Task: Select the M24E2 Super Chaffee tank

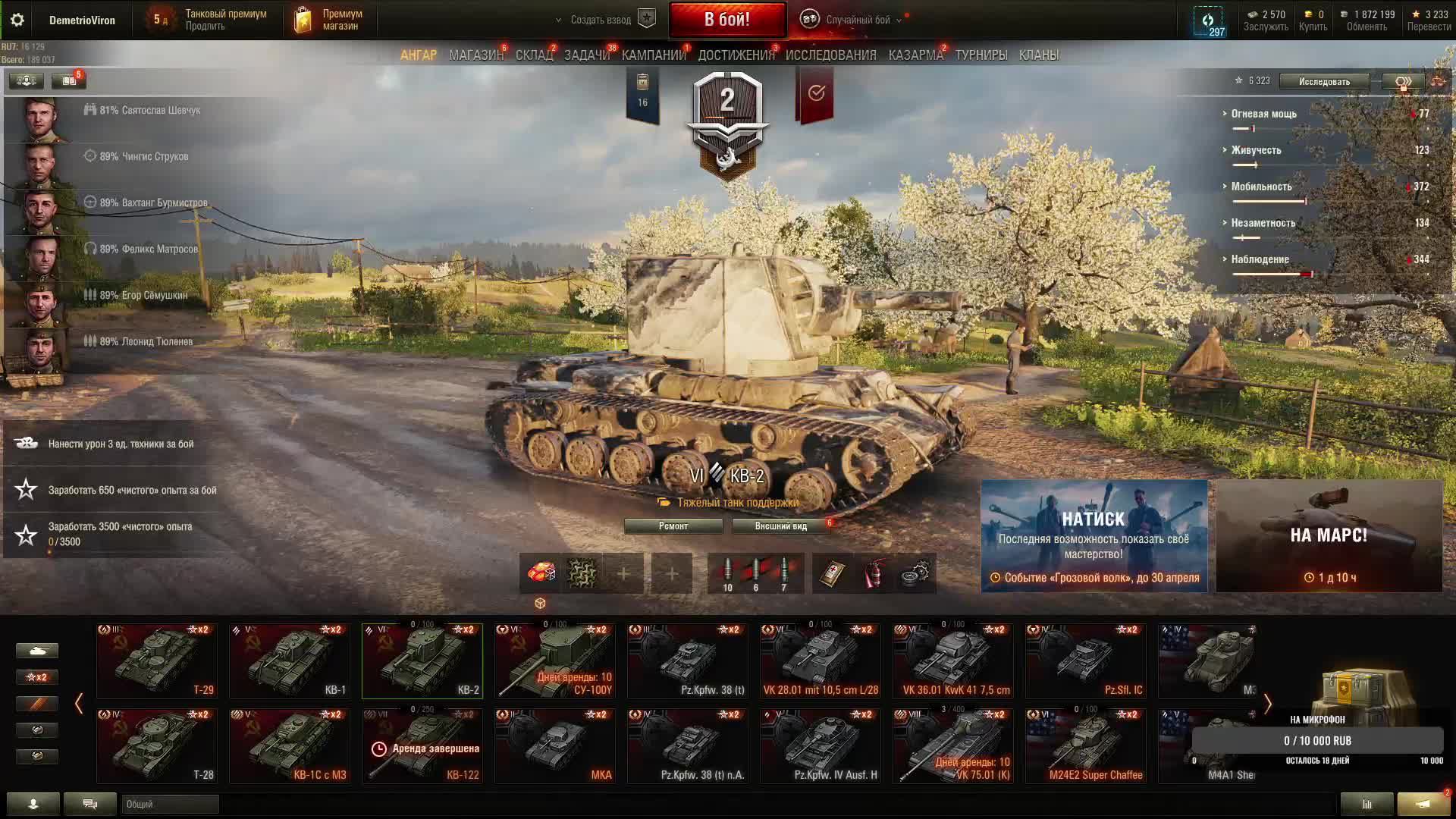Action: pyautogui.click(x=1085, y=745)
